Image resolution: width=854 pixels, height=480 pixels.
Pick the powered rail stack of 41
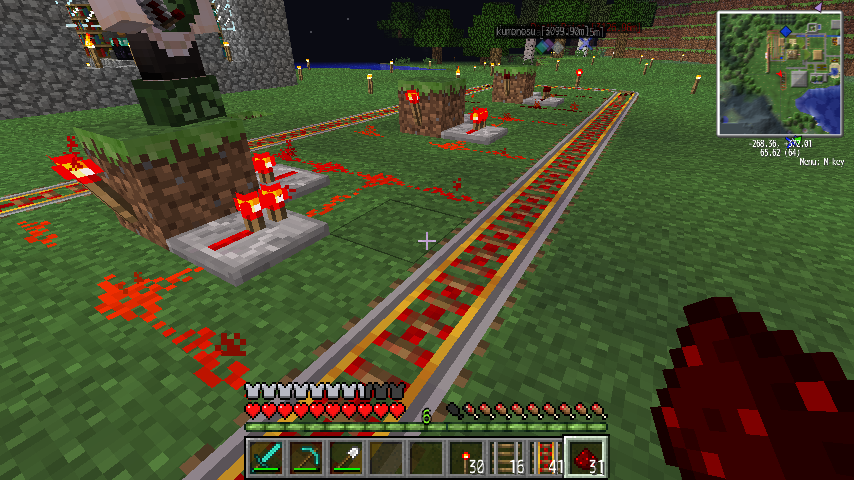point(546,458)
